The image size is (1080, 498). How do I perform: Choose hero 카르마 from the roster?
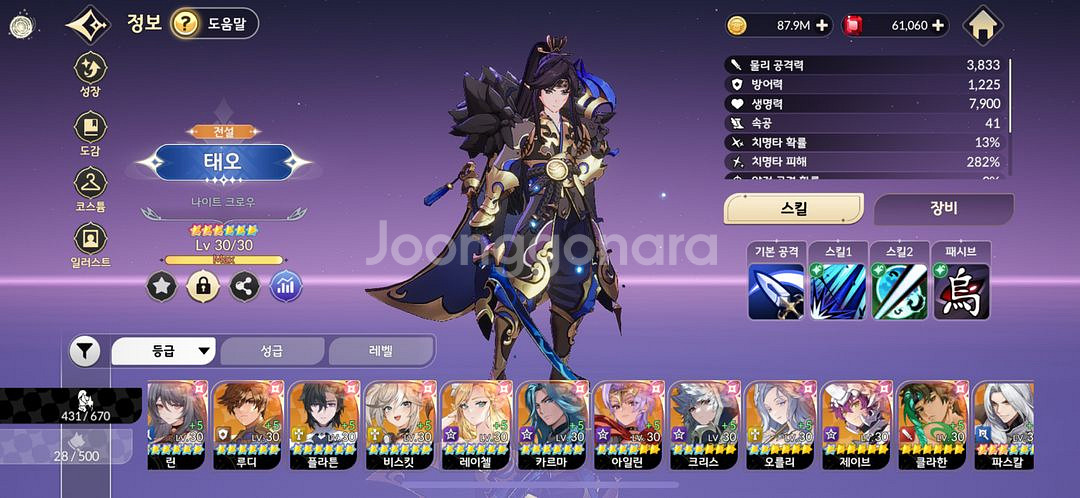(x=552, y=425)
